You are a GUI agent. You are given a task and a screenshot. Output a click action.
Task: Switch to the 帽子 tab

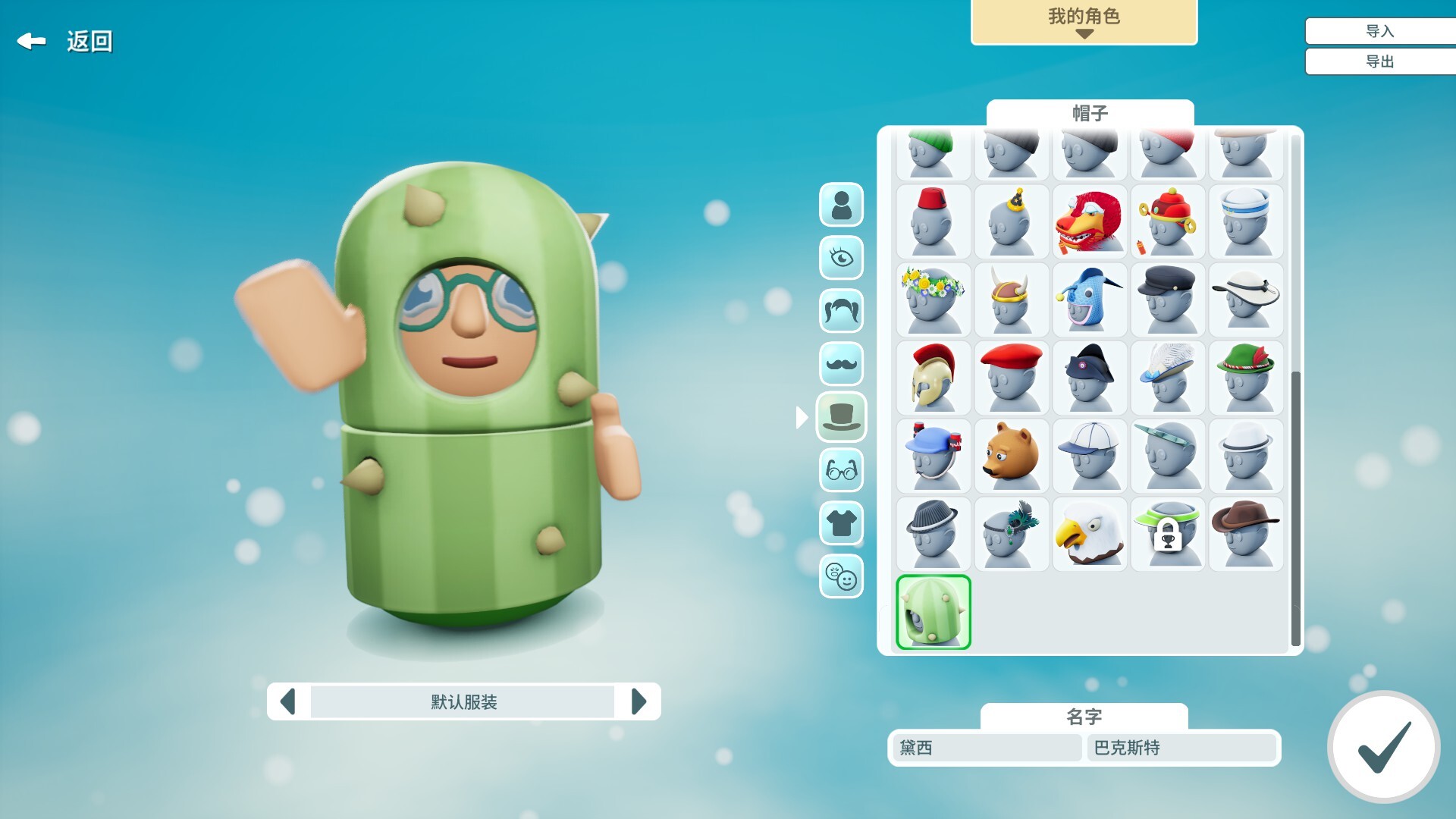click(1087, 112)
